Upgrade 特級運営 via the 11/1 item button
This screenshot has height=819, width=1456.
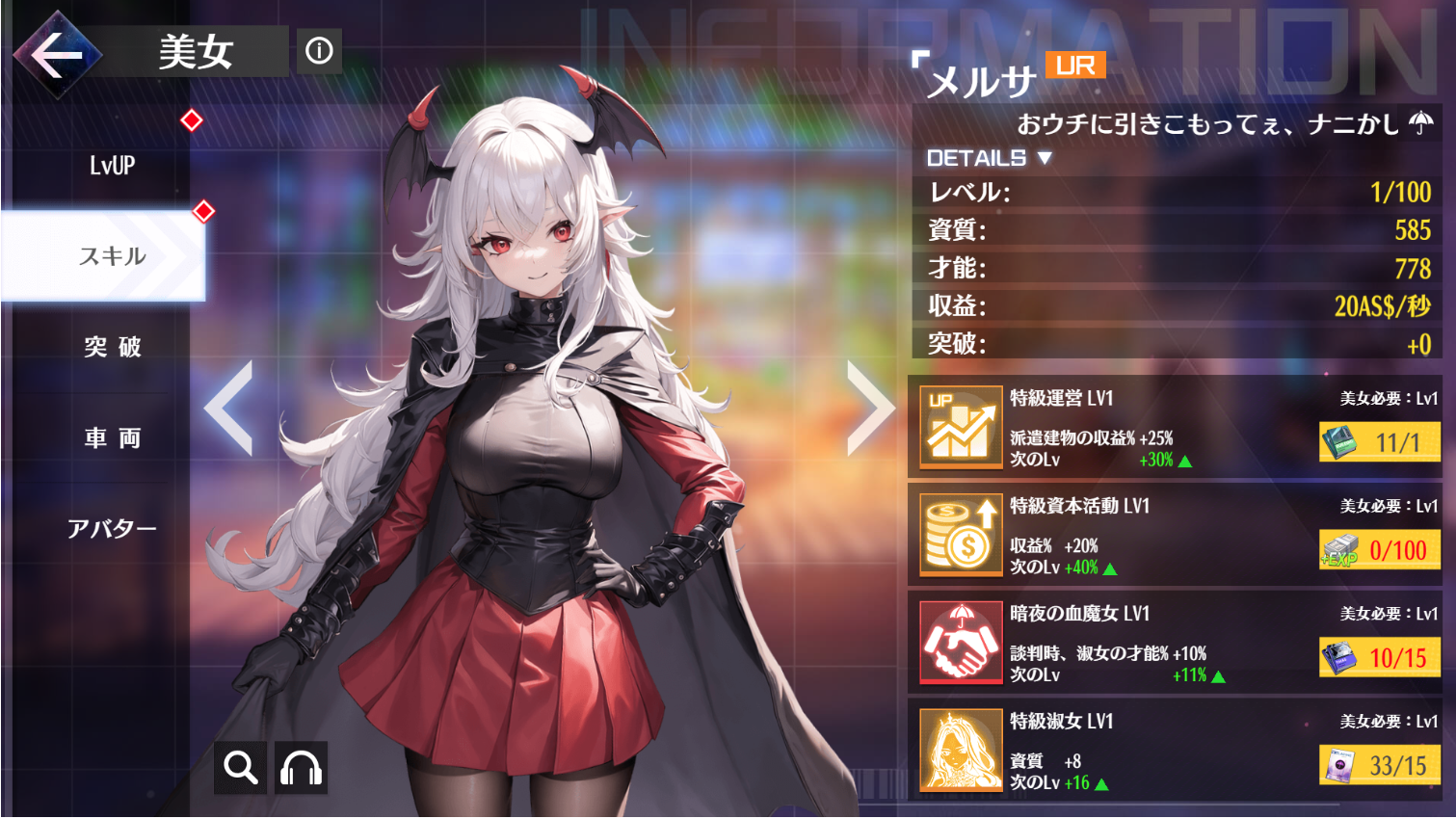[x=1378, y=442]
